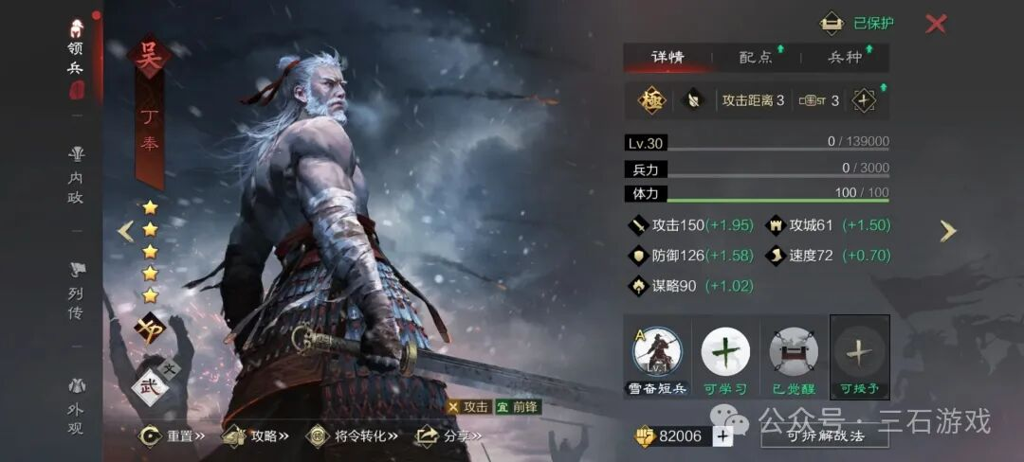This screenshot has width=1024, height=462.
Task: Click the 重置 reset button
Action: tap(174, 436)
